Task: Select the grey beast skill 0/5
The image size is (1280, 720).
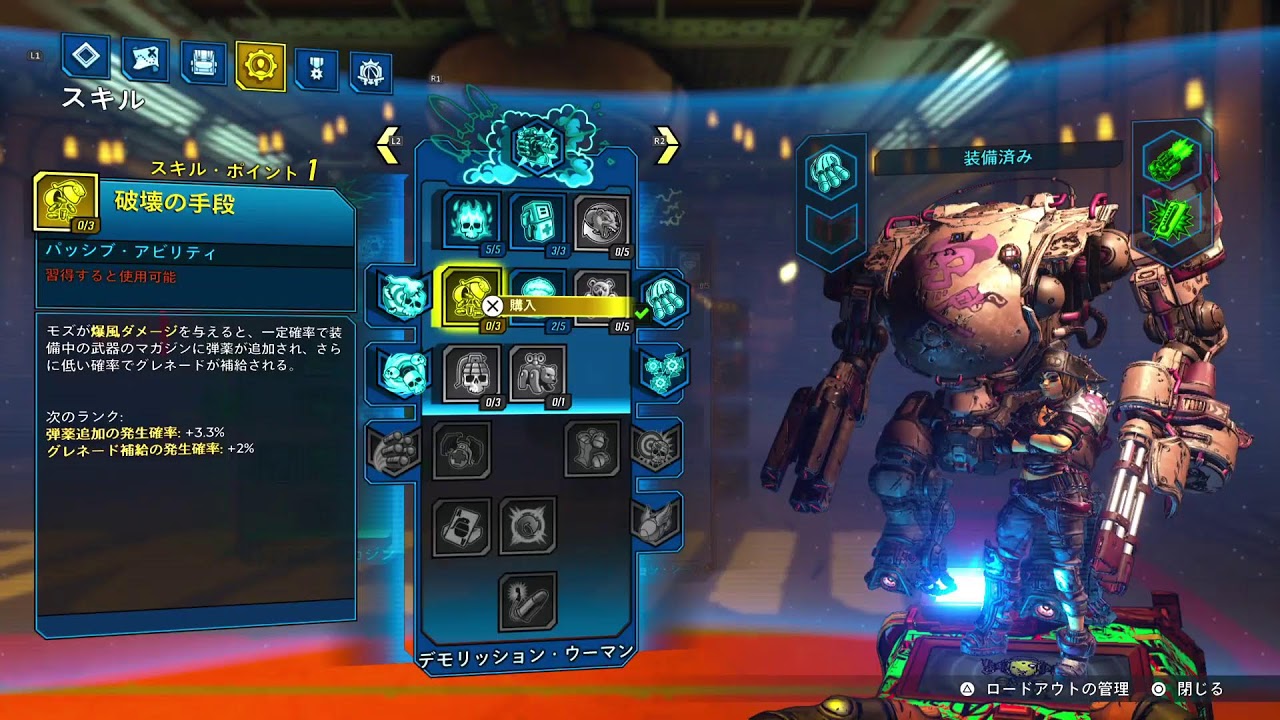Action: click(x=602, y=222)
